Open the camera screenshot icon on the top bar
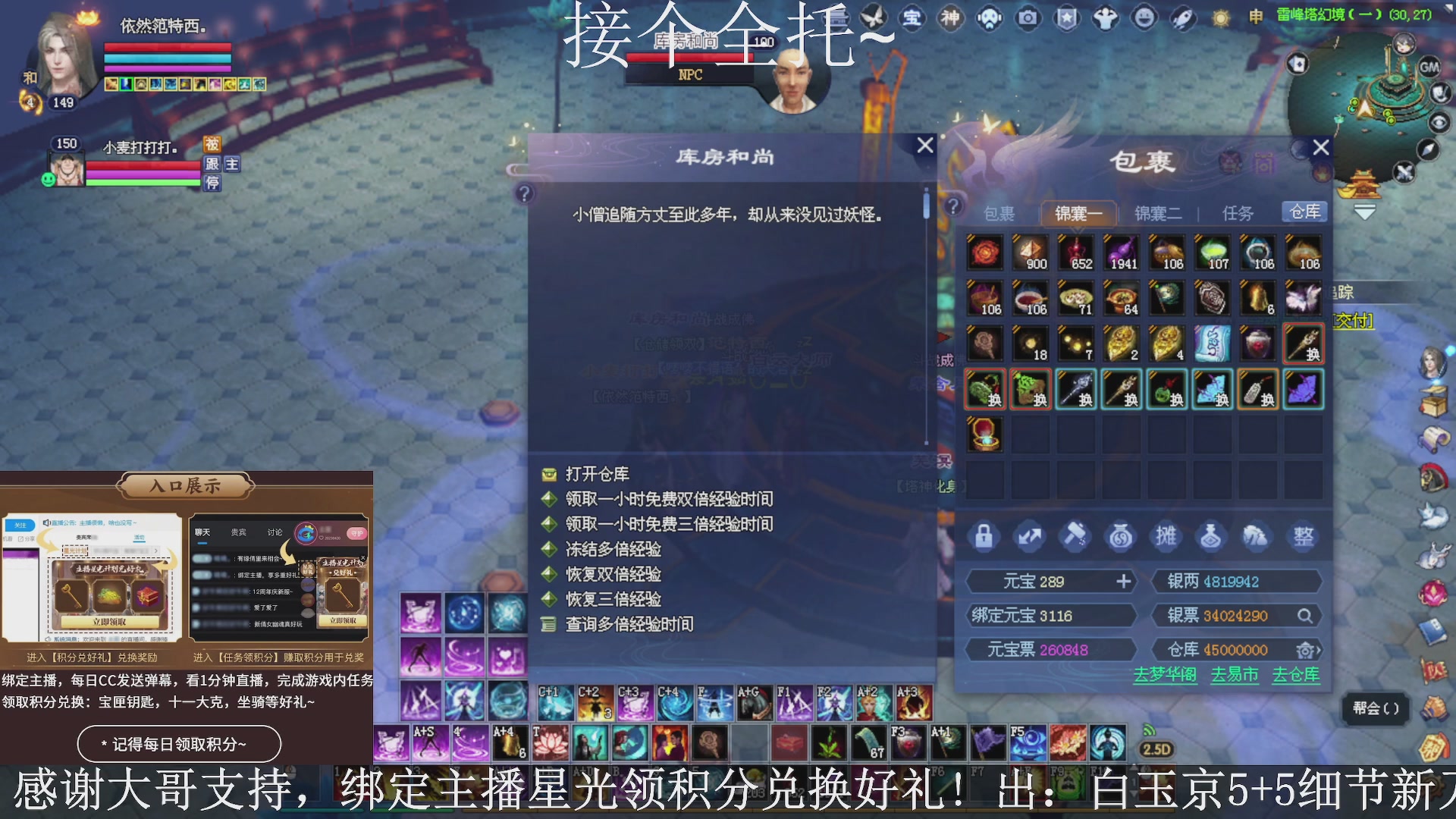Viewport: 1456px width, 819px height. 1027,18
